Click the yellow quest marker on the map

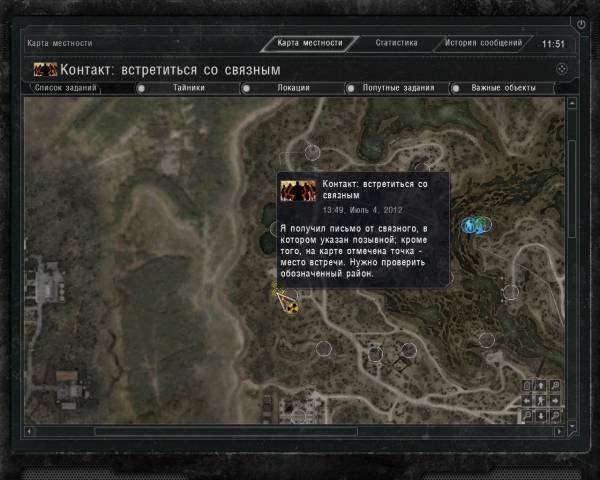pos(291,306)
